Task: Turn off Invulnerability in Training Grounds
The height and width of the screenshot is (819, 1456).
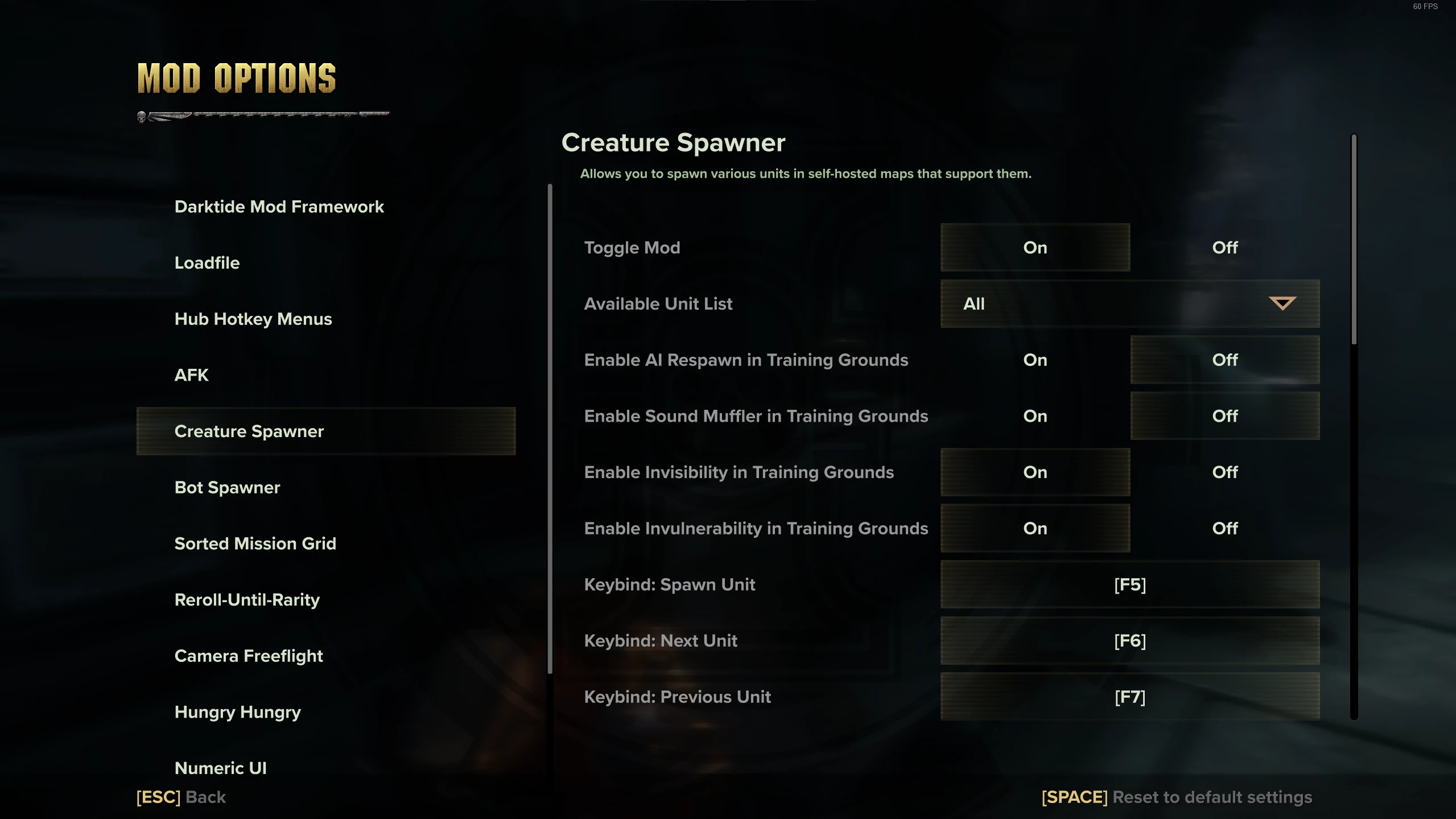Action: (1224, 528)
